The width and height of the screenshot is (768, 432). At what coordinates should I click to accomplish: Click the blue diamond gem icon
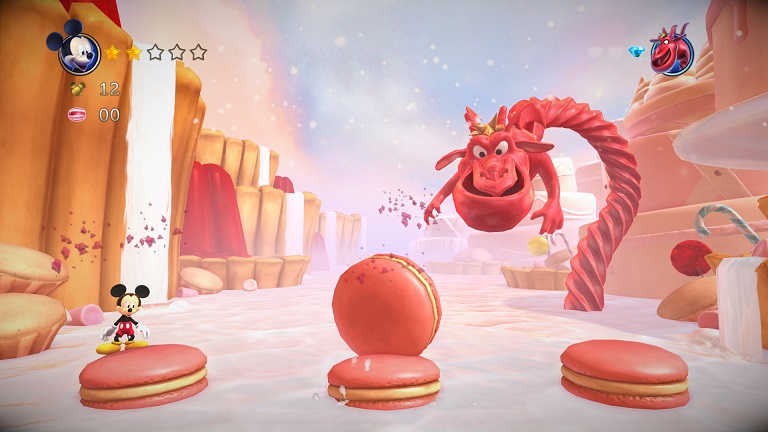pos(636,51)
